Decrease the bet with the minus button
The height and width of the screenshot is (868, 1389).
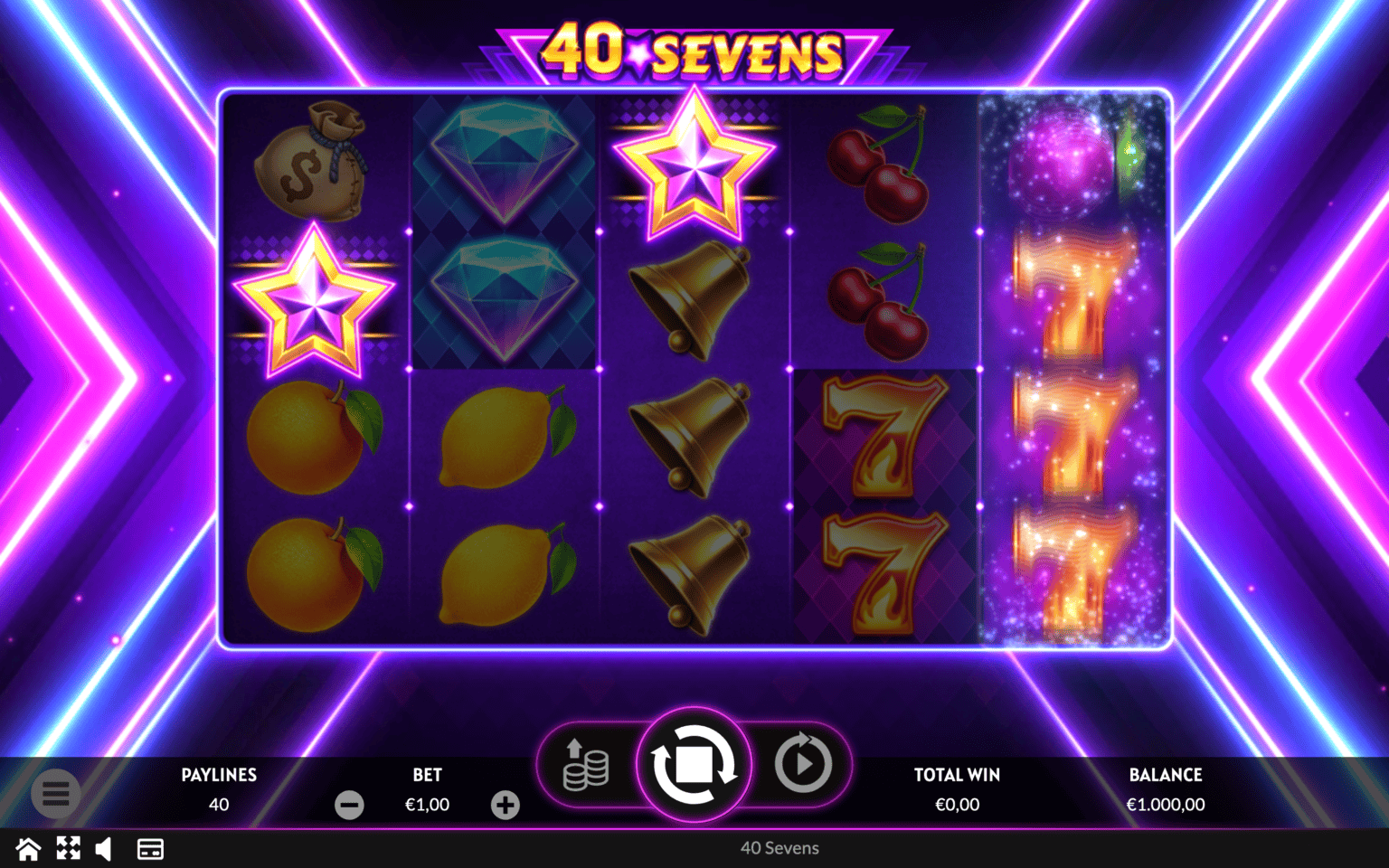pyautogui.click(x=349, y=805)
